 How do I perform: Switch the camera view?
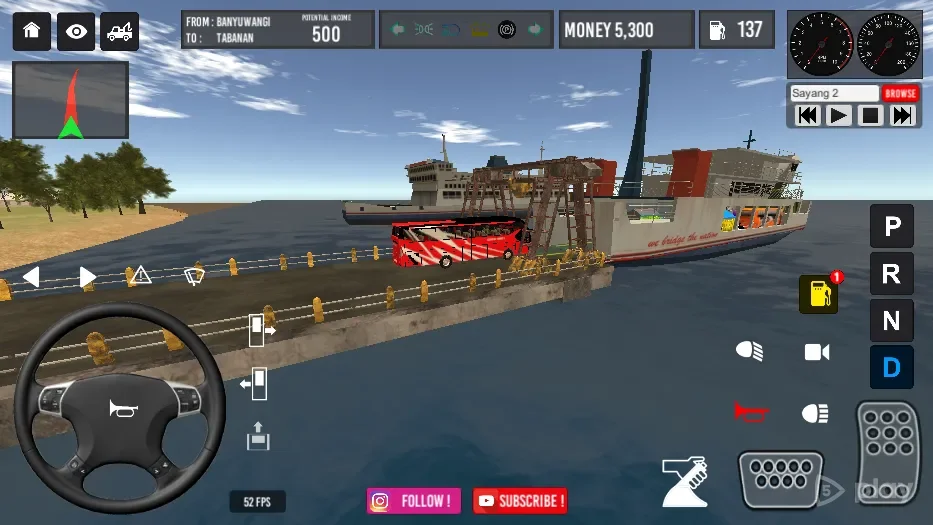coord(817,352)
